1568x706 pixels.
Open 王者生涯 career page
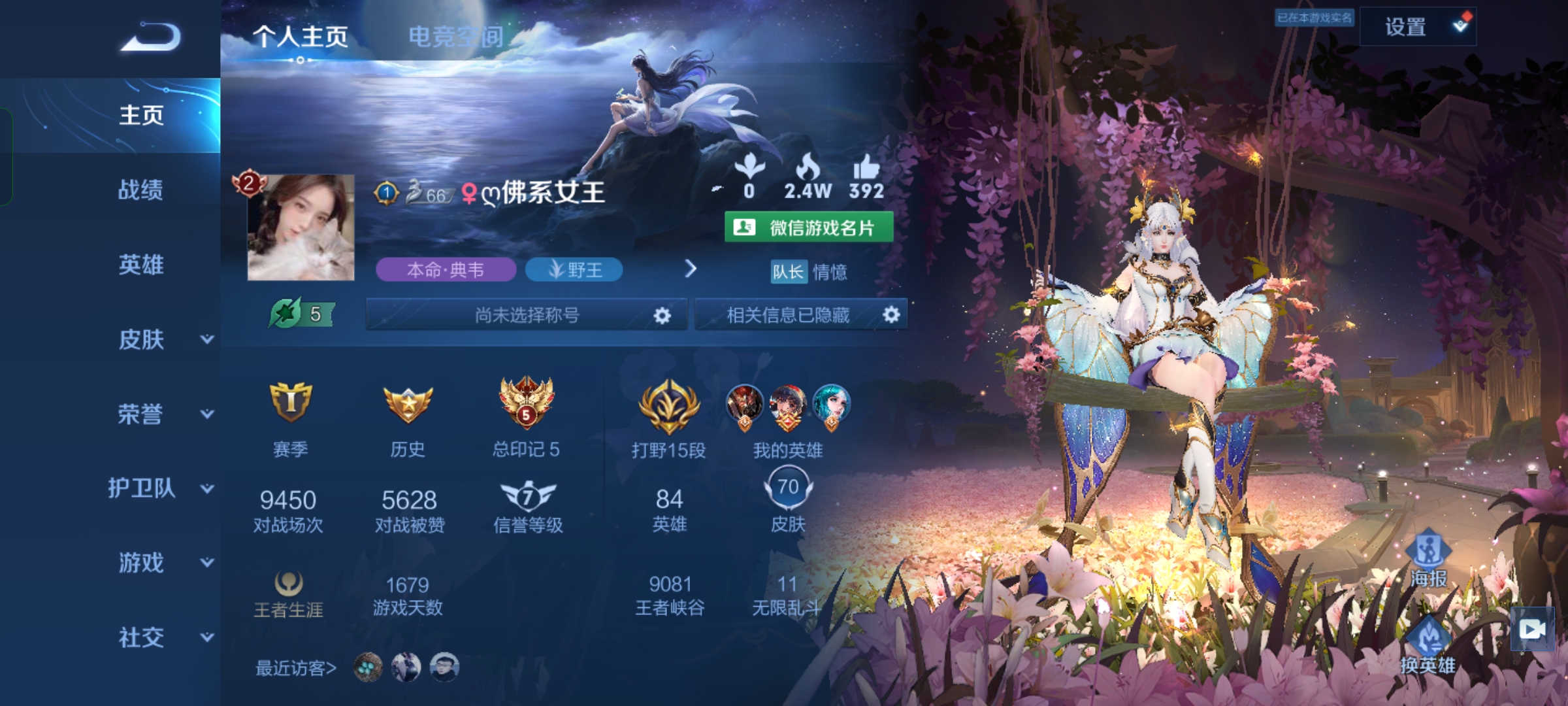pyautogui.click(x=288, y=594)
